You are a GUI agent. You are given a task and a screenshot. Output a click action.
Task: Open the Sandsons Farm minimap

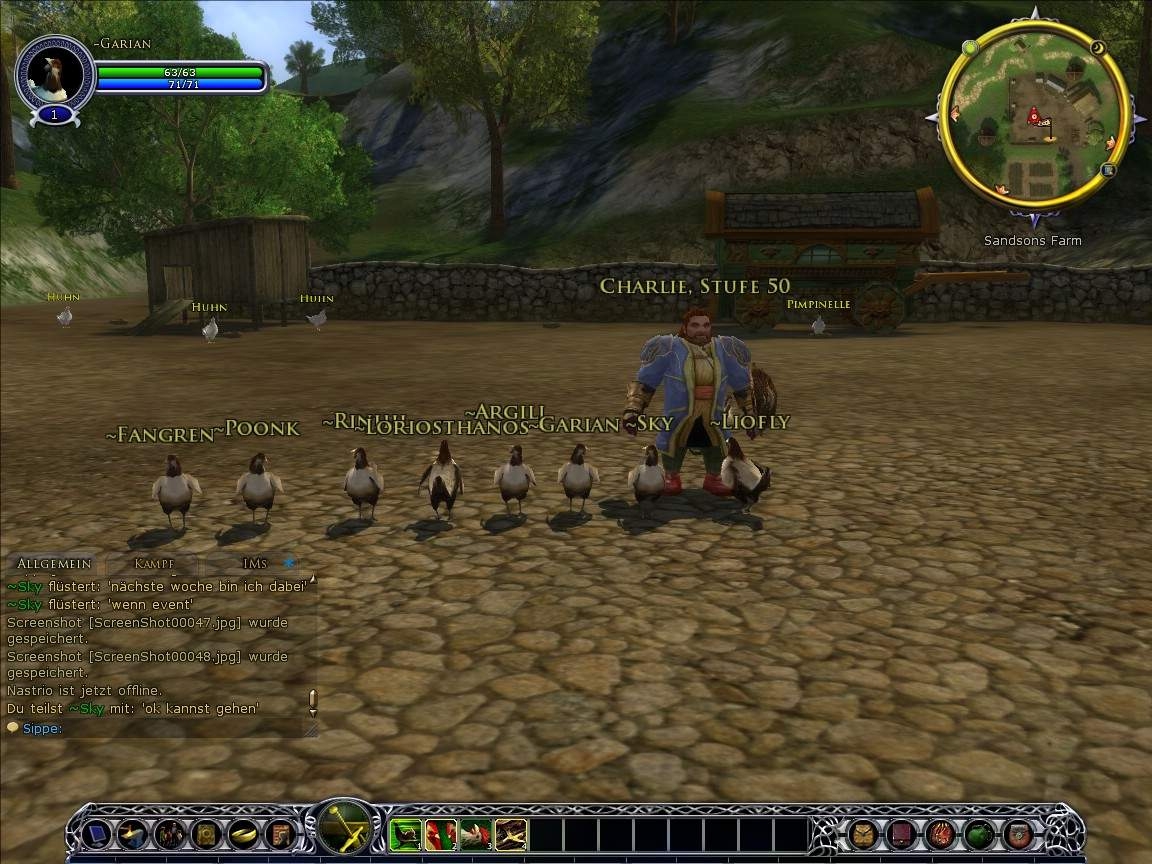(1033, 113)
